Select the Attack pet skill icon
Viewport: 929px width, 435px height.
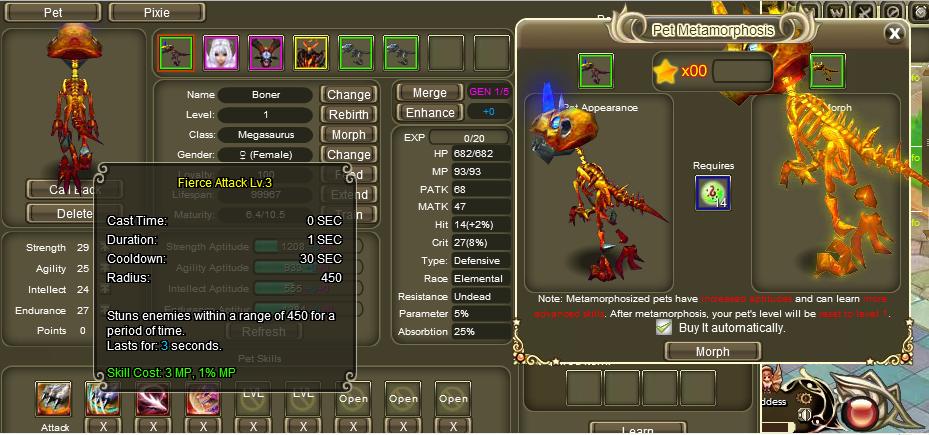click(53, 399)
